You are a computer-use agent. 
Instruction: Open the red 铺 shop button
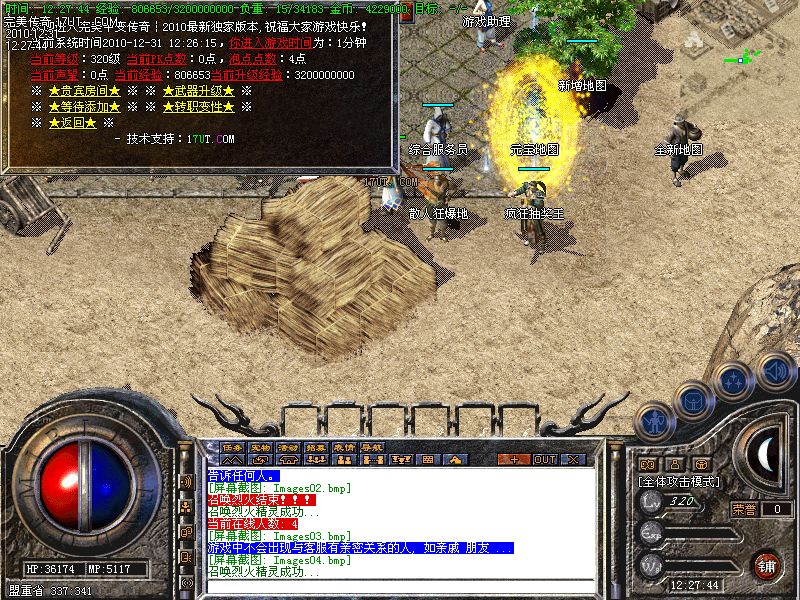coord(766,564)
